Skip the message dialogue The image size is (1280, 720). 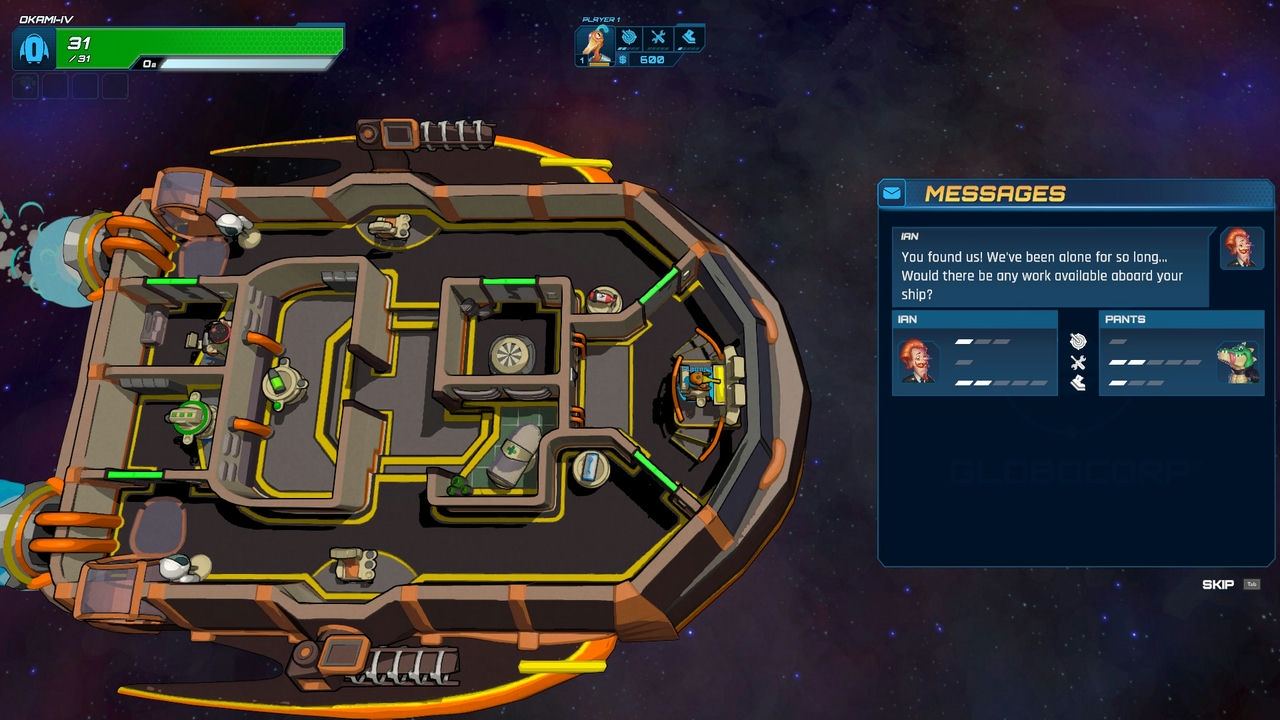[1219, 585]
